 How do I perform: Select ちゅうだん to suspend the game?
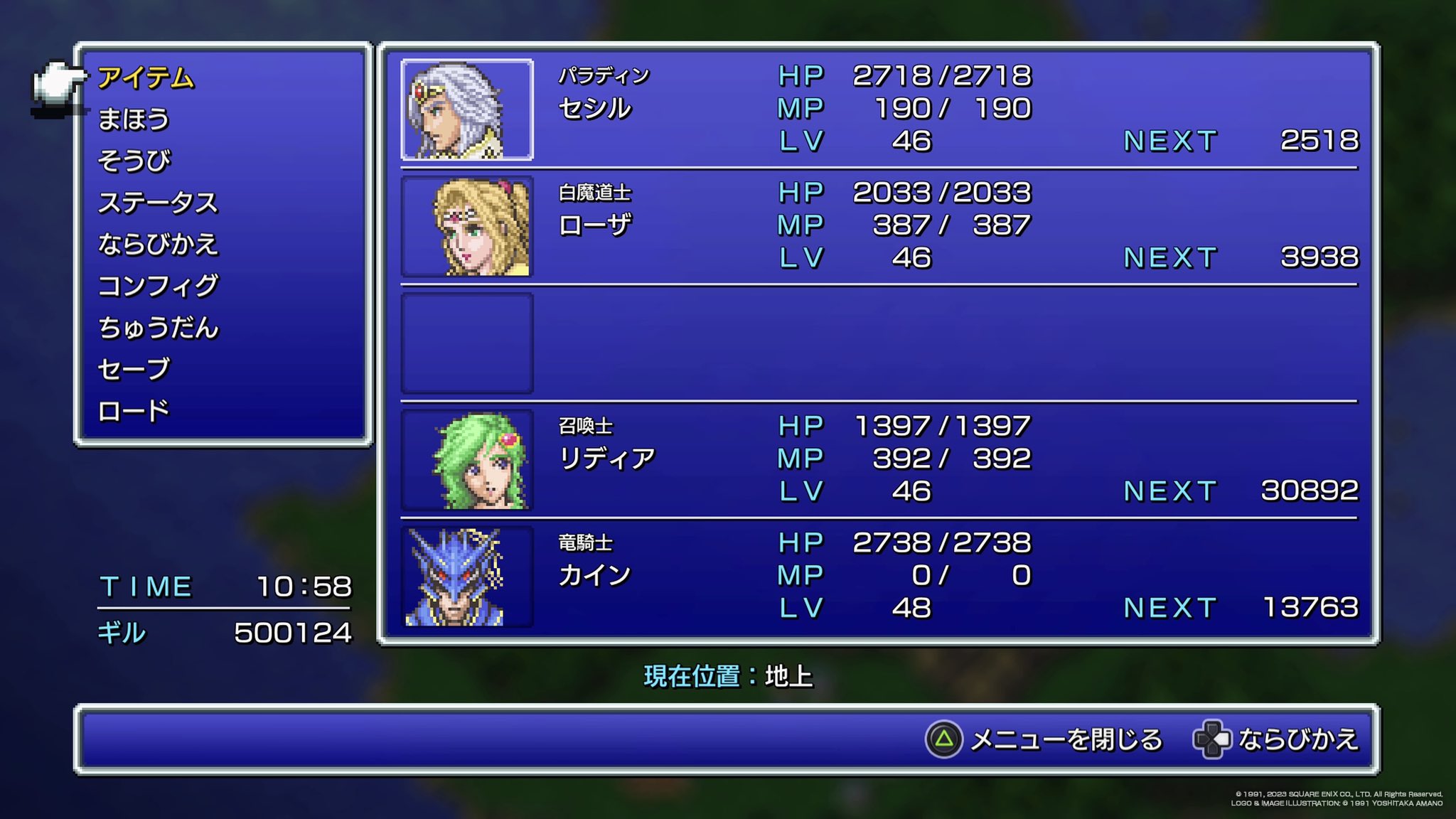tap(160, 328)
